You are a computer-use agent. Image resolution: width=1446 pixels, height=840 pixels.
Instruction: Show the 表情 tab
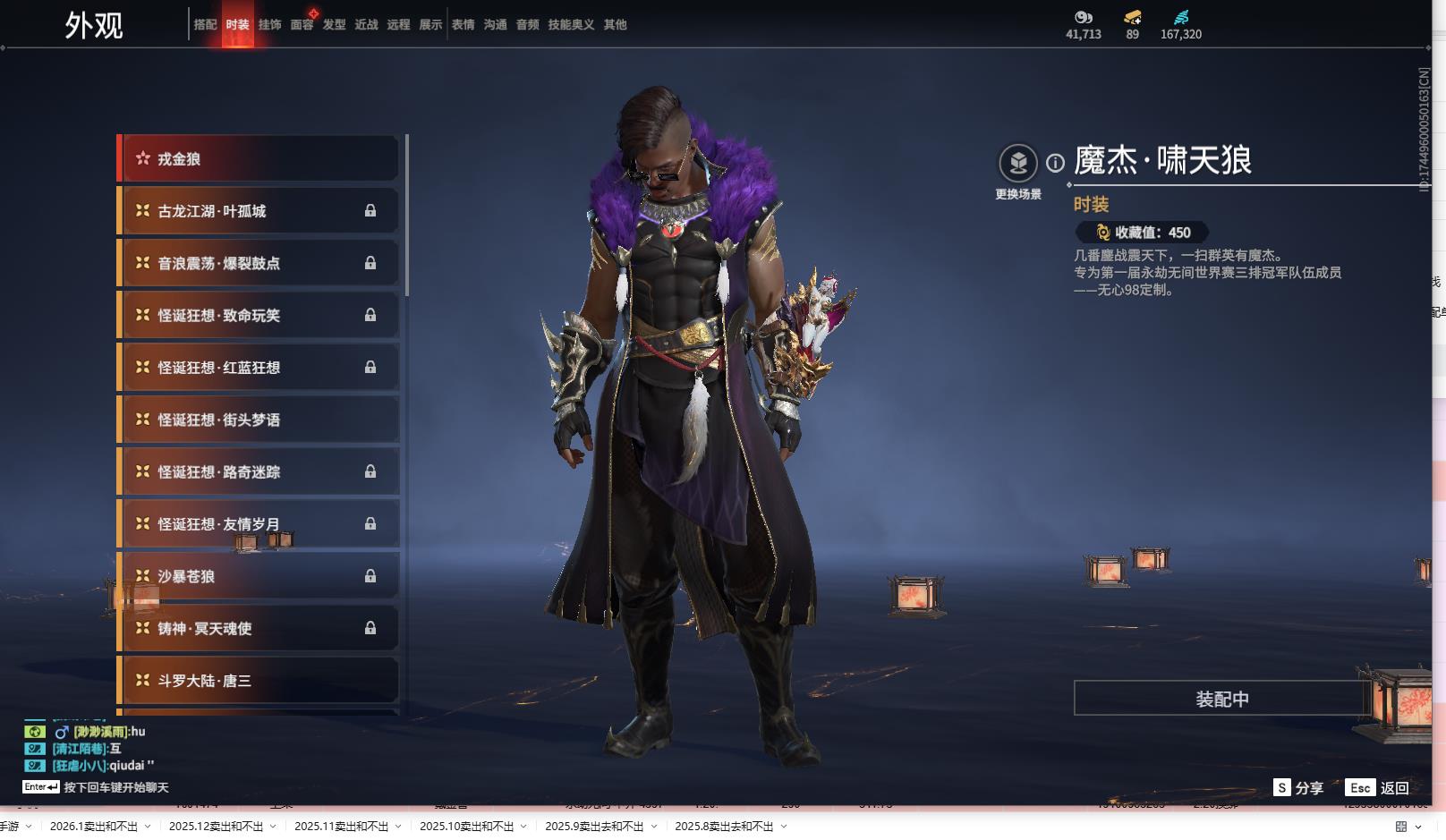point(463,25)
